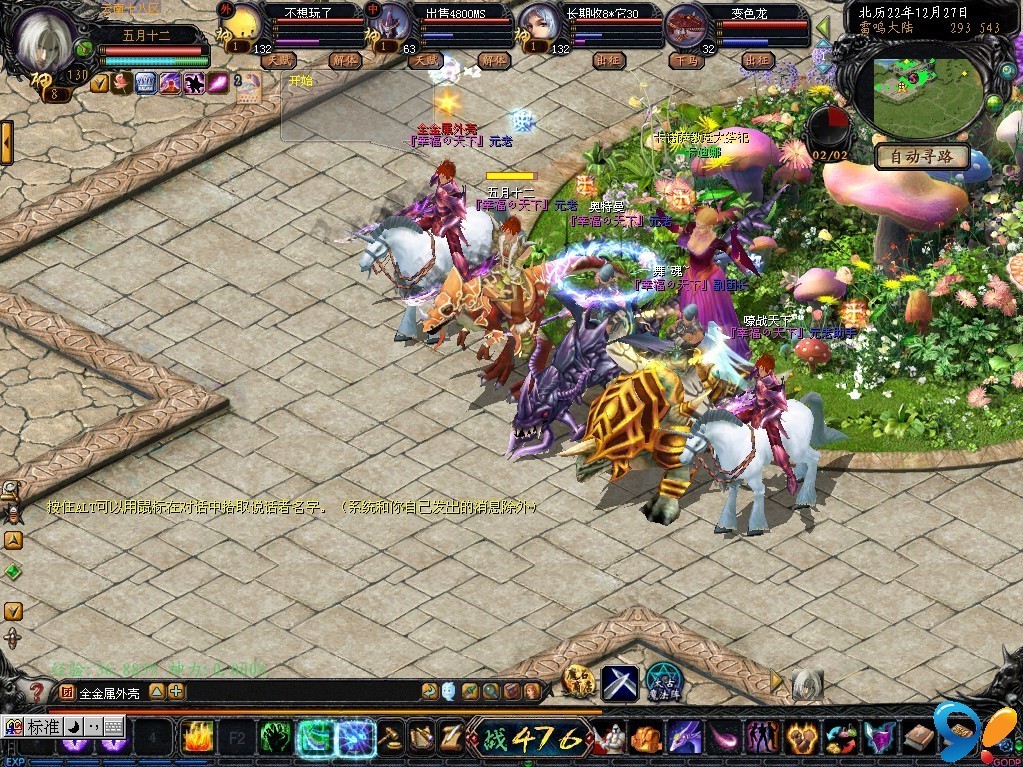Select the player portrait of 五月十二

(x=47, y=40)
